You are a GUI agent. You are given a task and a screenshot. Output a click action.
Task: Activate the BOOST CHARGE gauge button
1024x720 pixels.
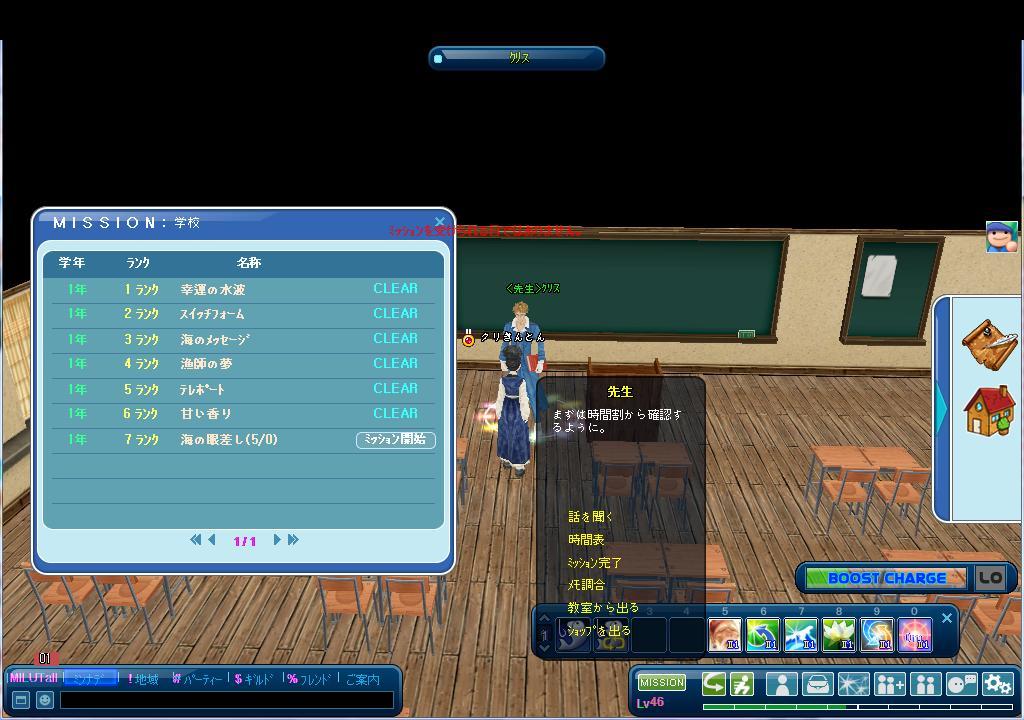[x=885, y=578]
